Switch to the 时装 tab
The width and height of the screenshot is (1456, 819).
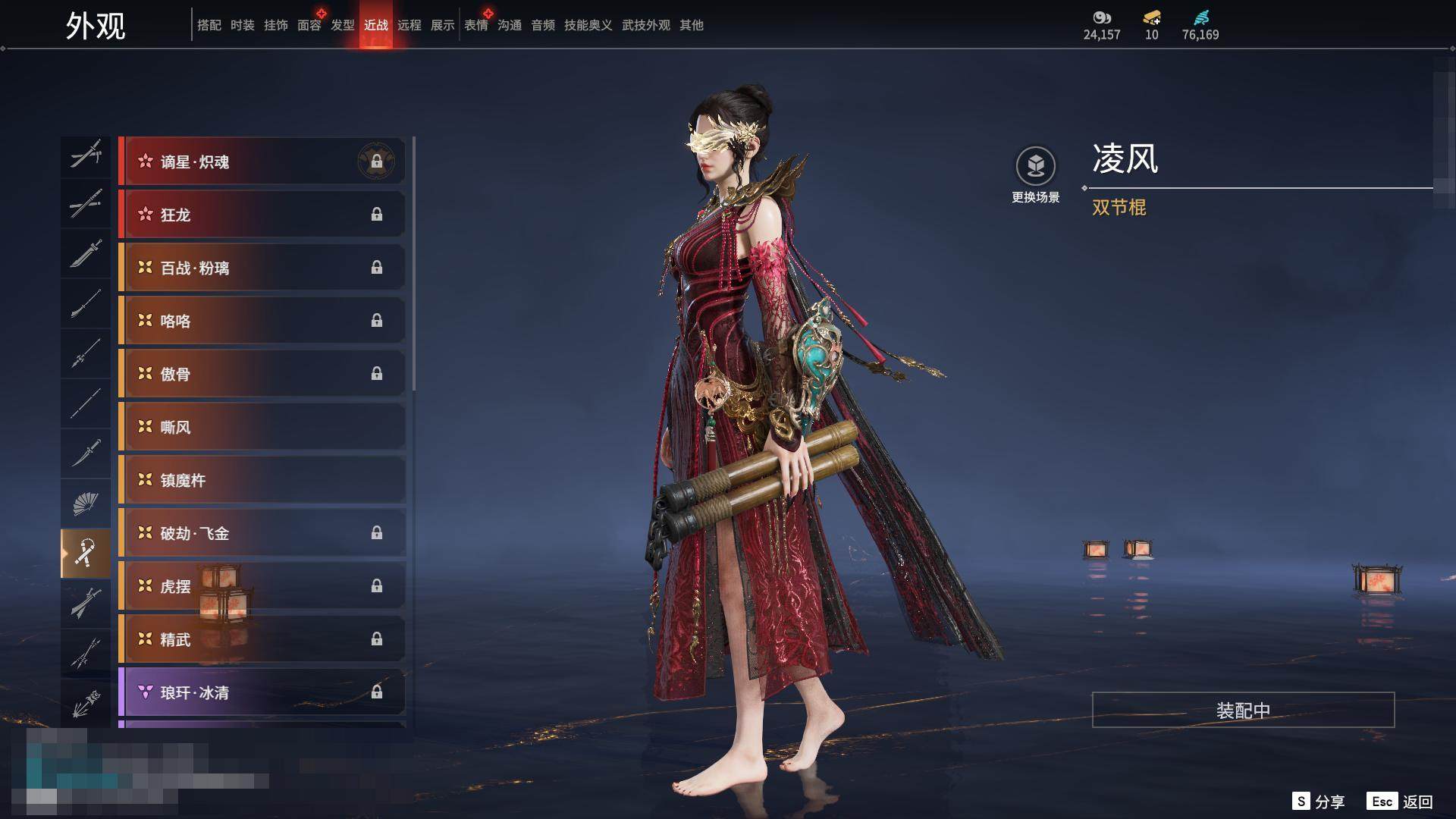point(242,25)
